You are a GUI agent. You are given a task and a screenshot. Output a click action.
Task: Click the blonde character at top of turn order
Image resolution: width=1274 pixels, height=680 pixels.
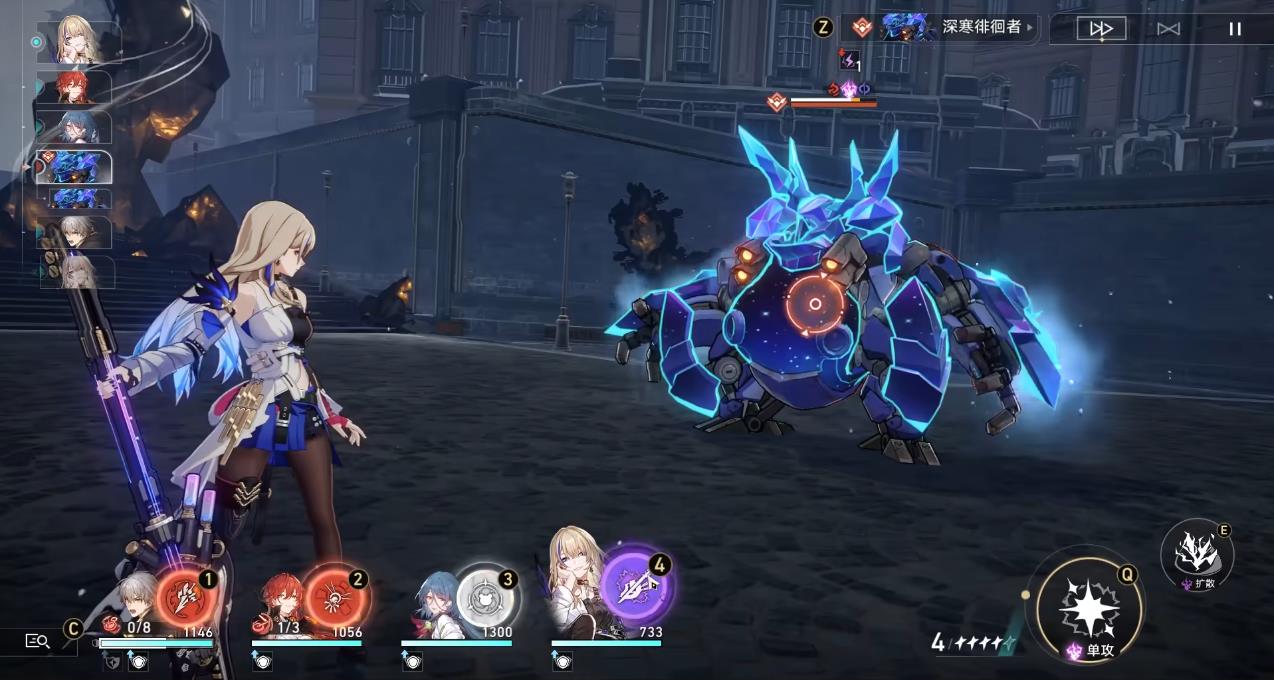(x=79, y=41)
